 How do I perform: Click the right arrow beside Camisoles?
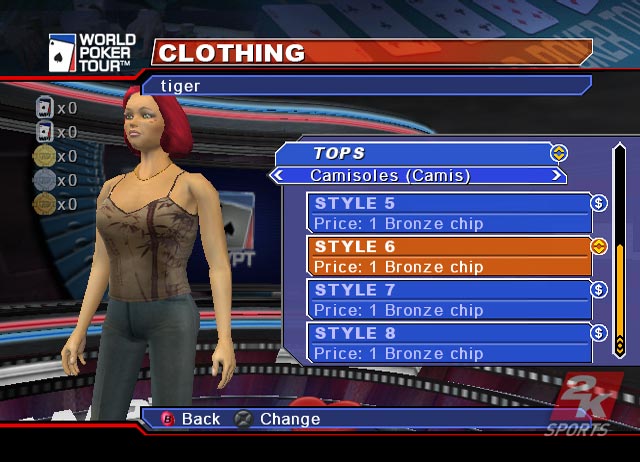coord(556,176)
